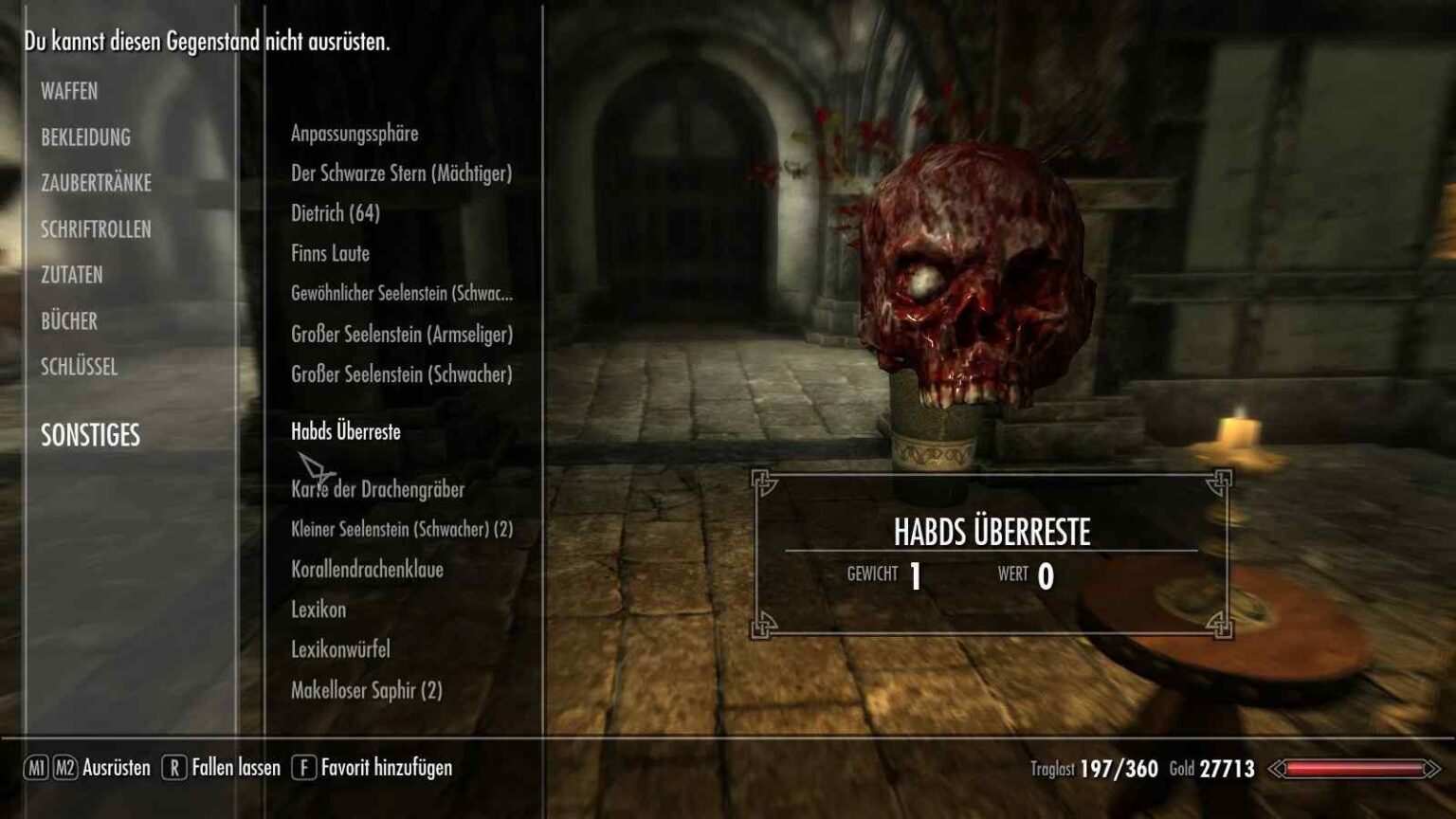Switch to the ZAUBERTRÄNKE category
Image resolution: width=1456 pixels, height=819 pixels.
click(95, 183)
